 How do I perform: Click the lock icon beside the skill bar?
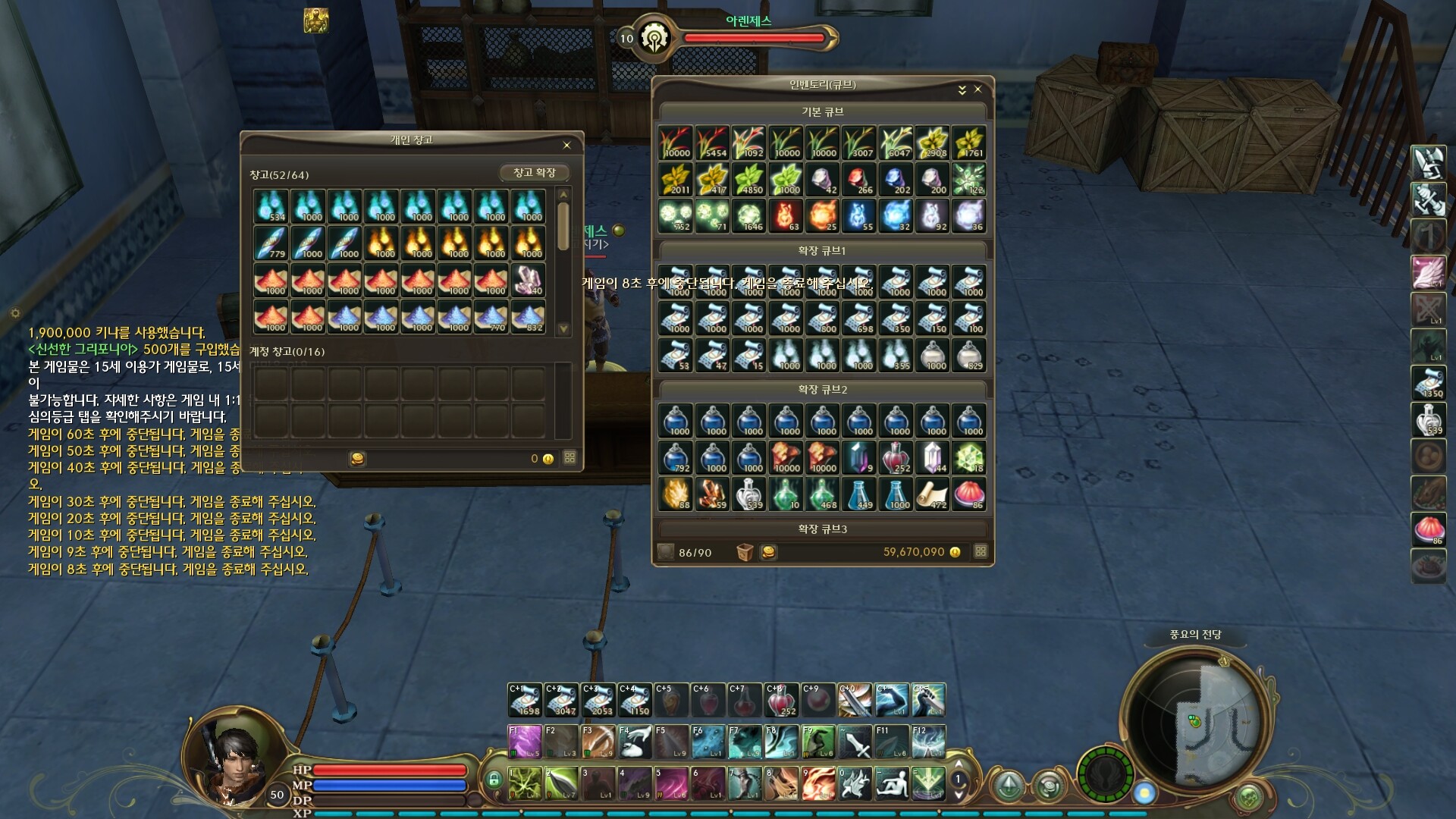pos(494,780)
